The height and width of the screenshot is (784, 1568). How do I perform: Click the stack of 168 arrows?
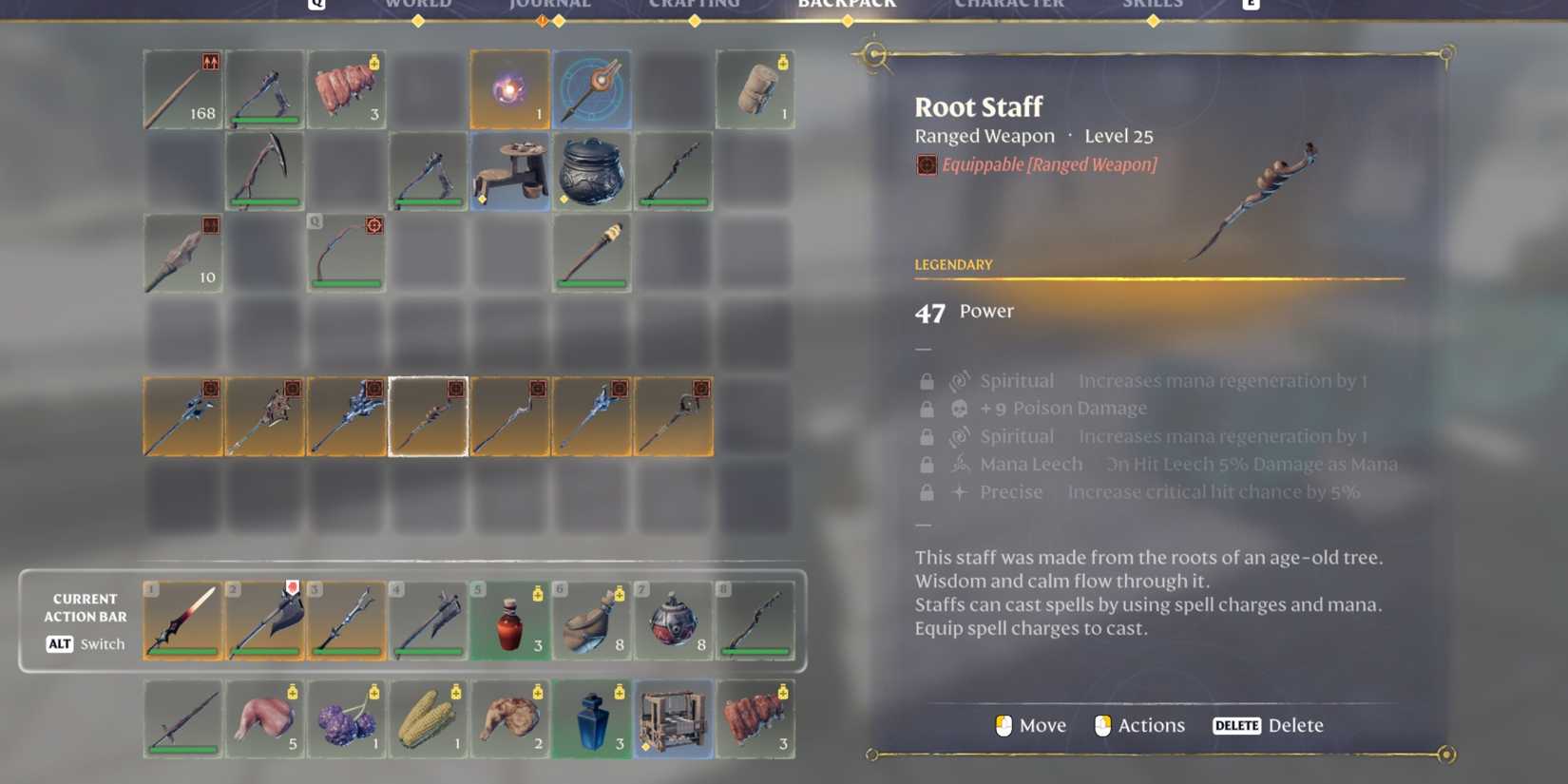pyautogui.click(x=182, y=90)
